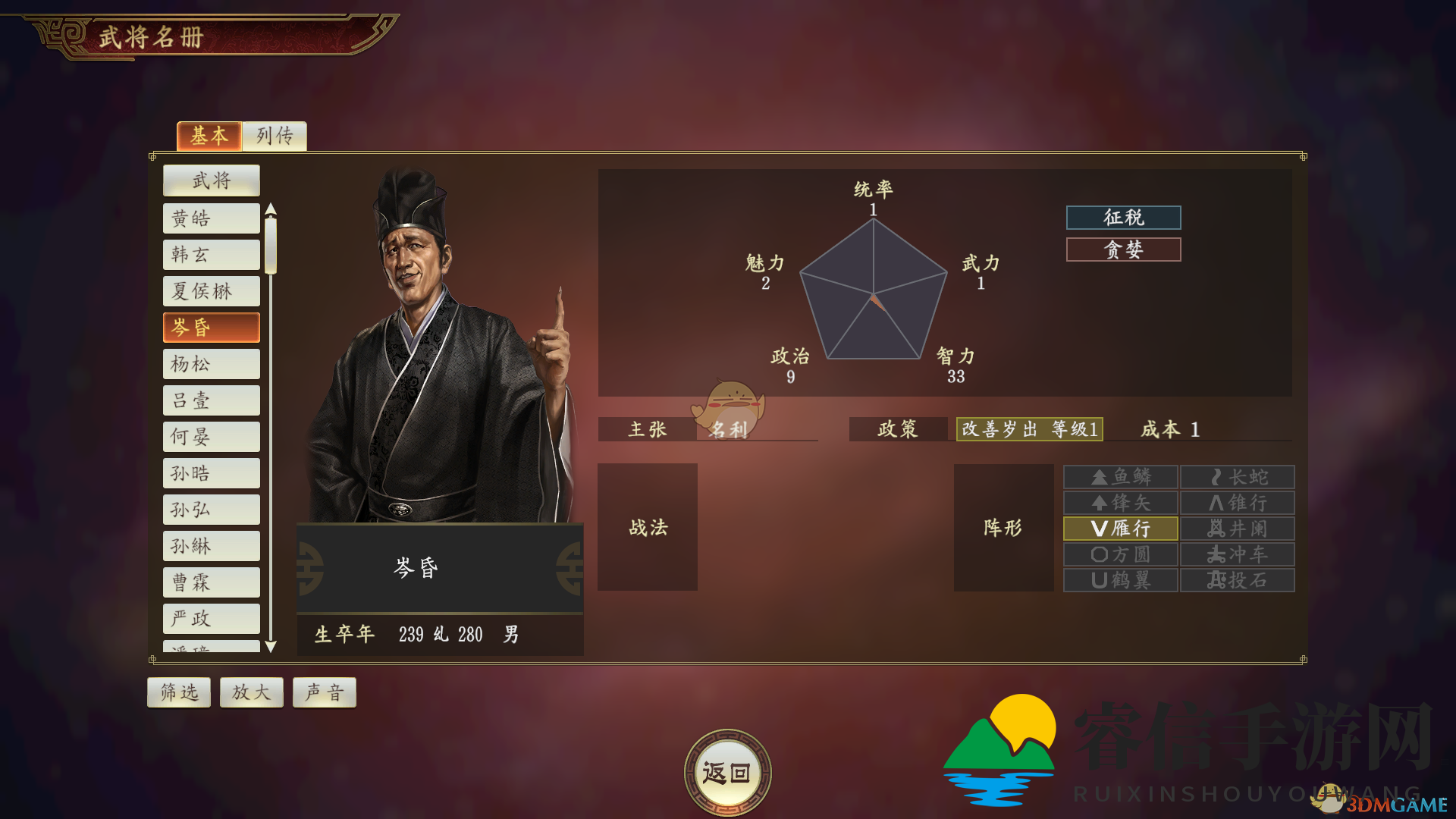This screenshot has width=1456, height=819.
Task: Pick the 锥行 (Wedge) formation
Action: pos(1237,502)
